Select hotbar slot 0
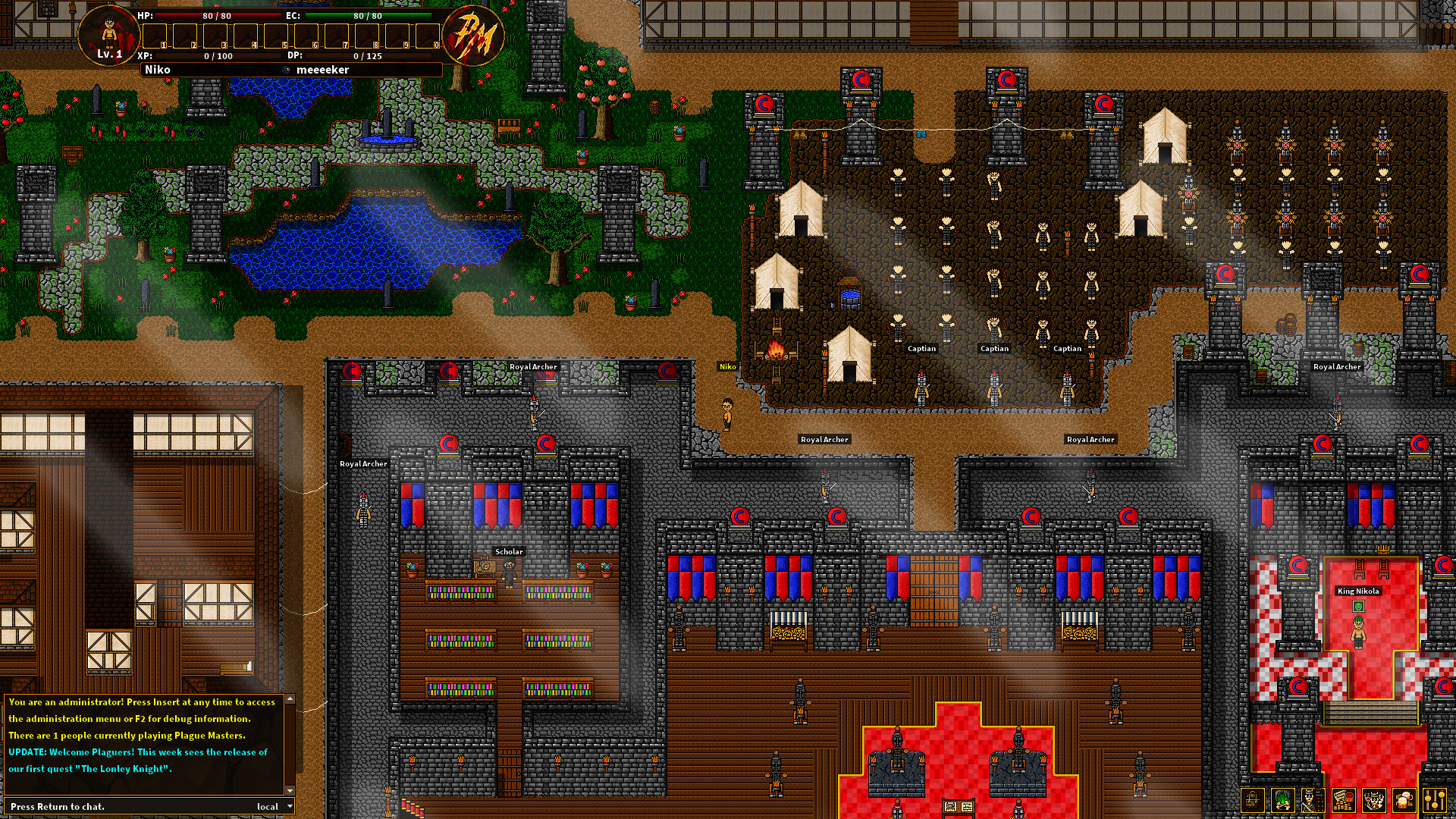Viewport: 1456px width, 819px height. pos(426,34)
